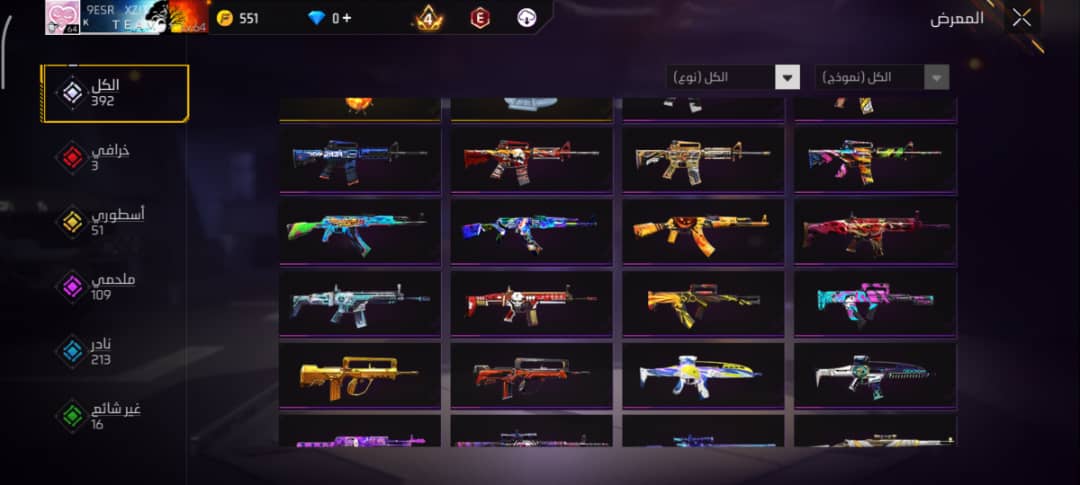Close the gallery with the X button
The width and height of the screenshot is (1080, 485).
point(1021,17)
